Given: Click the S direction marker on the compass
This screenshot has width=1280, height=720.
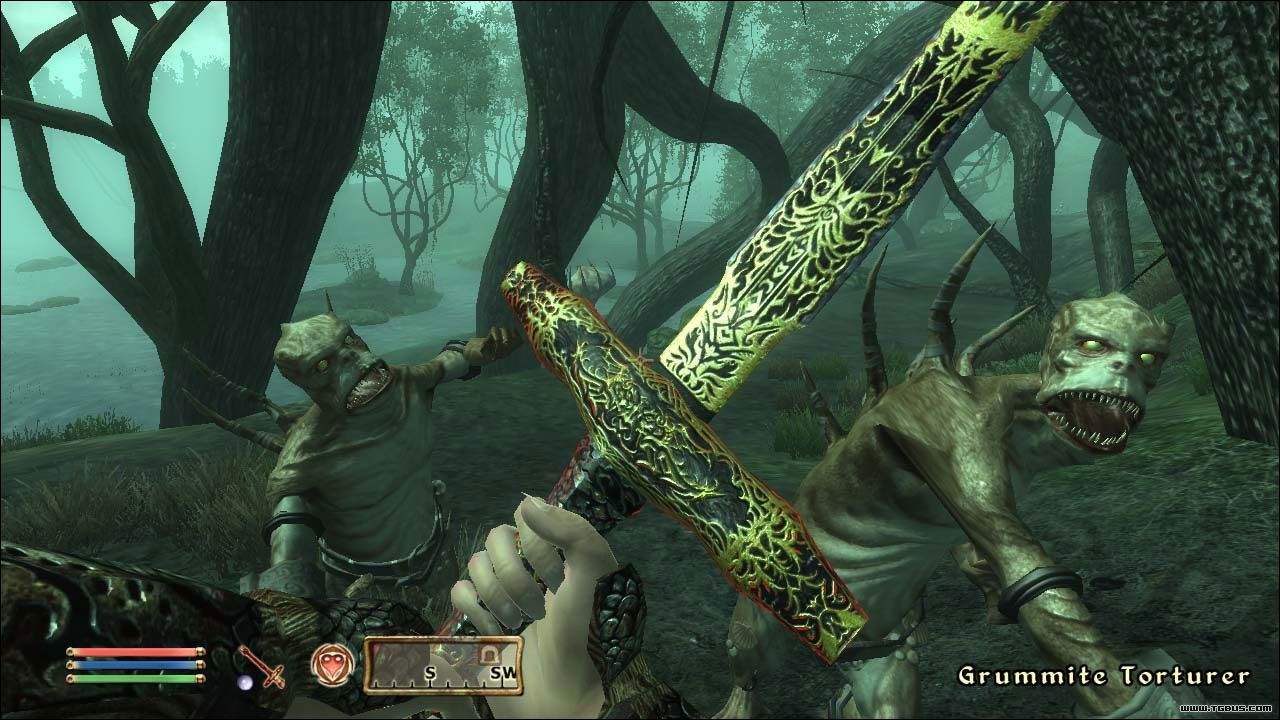Looking at the screenshot, I should click(430, 673).
